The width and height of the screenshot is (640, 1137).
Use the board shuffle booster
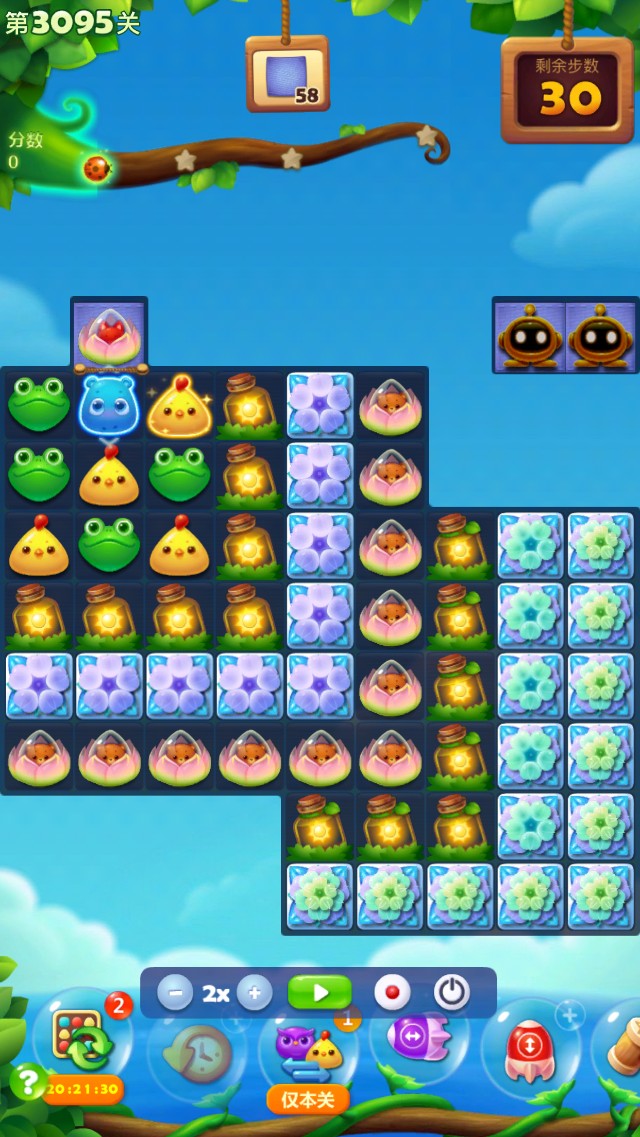click(x=82, y=1042)
